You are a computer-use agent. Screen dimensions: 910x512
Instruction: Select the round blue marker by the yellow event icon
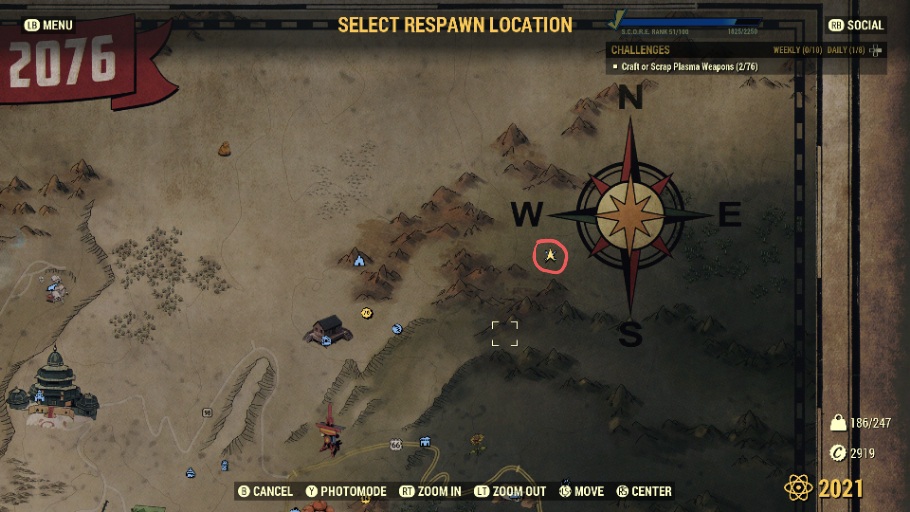tap(397, 328)
